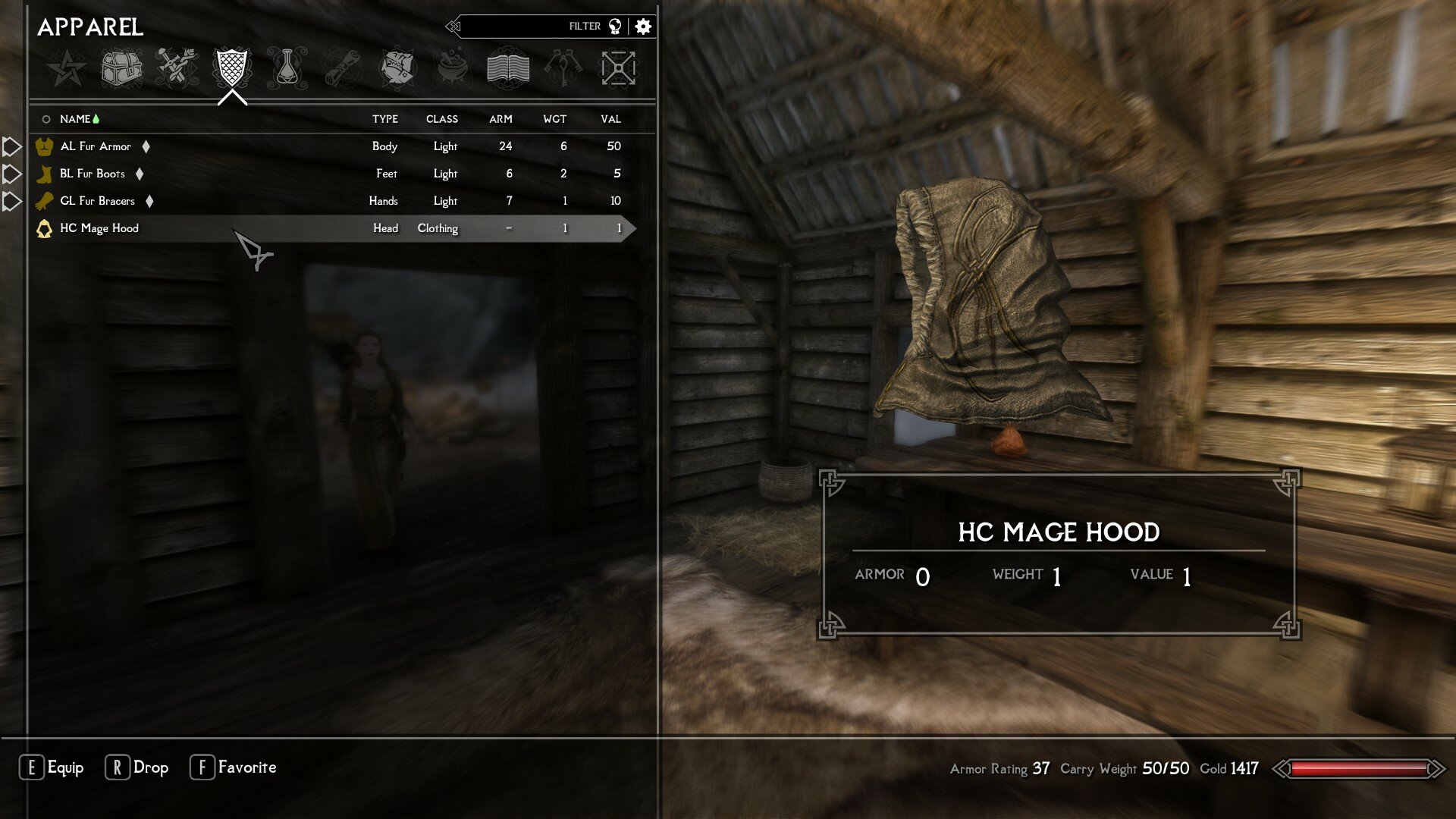This screenshot has width=1456, height=819.
Task: Toggle the favorite diamond on GL Fur Bracers
Action: click(149, 201)
